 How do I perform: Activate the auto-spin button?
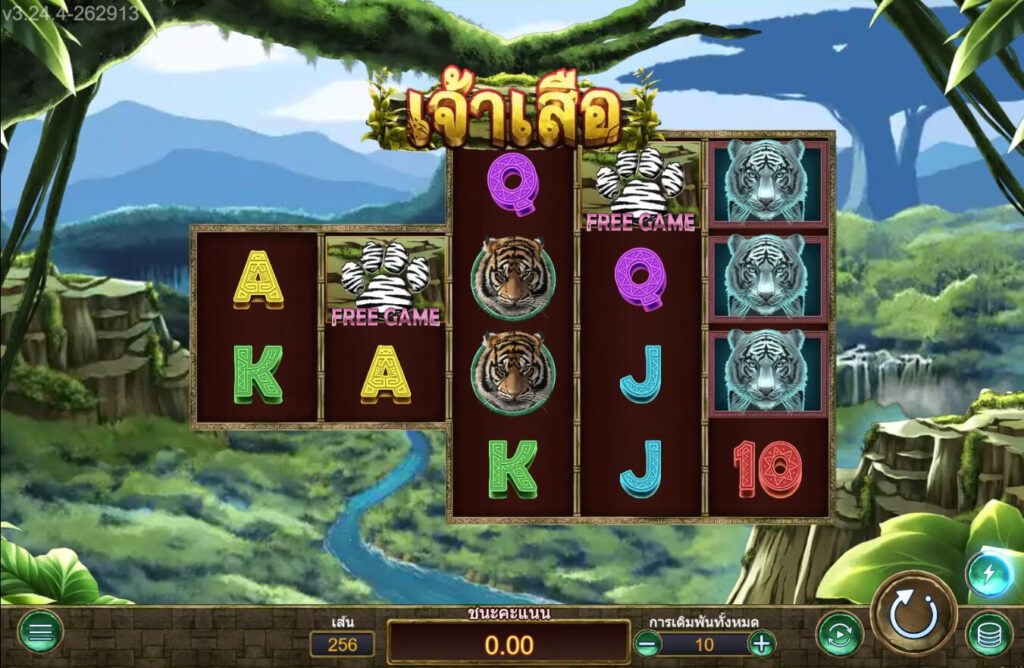point(839,633)
